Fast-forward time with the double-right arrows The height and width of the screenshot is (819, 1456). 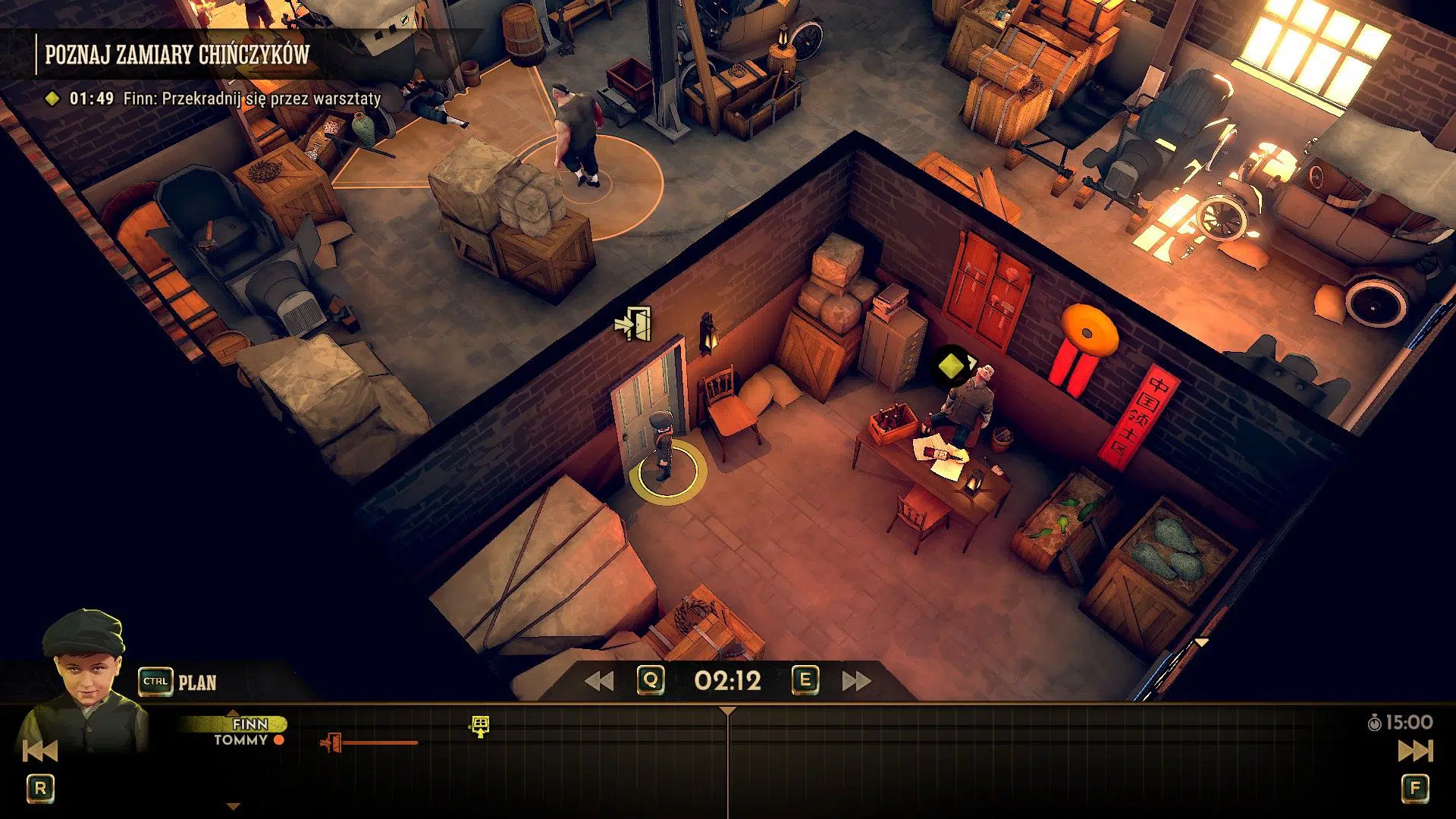(x=857, y=681)
